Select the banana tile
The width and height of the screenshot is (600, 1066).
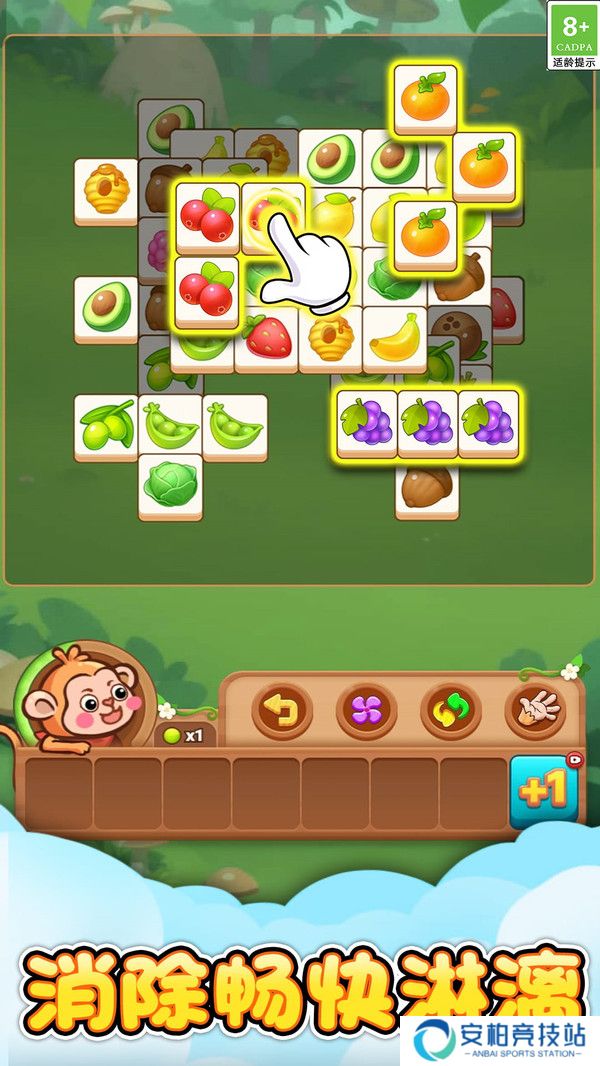(x=394, y=338)
